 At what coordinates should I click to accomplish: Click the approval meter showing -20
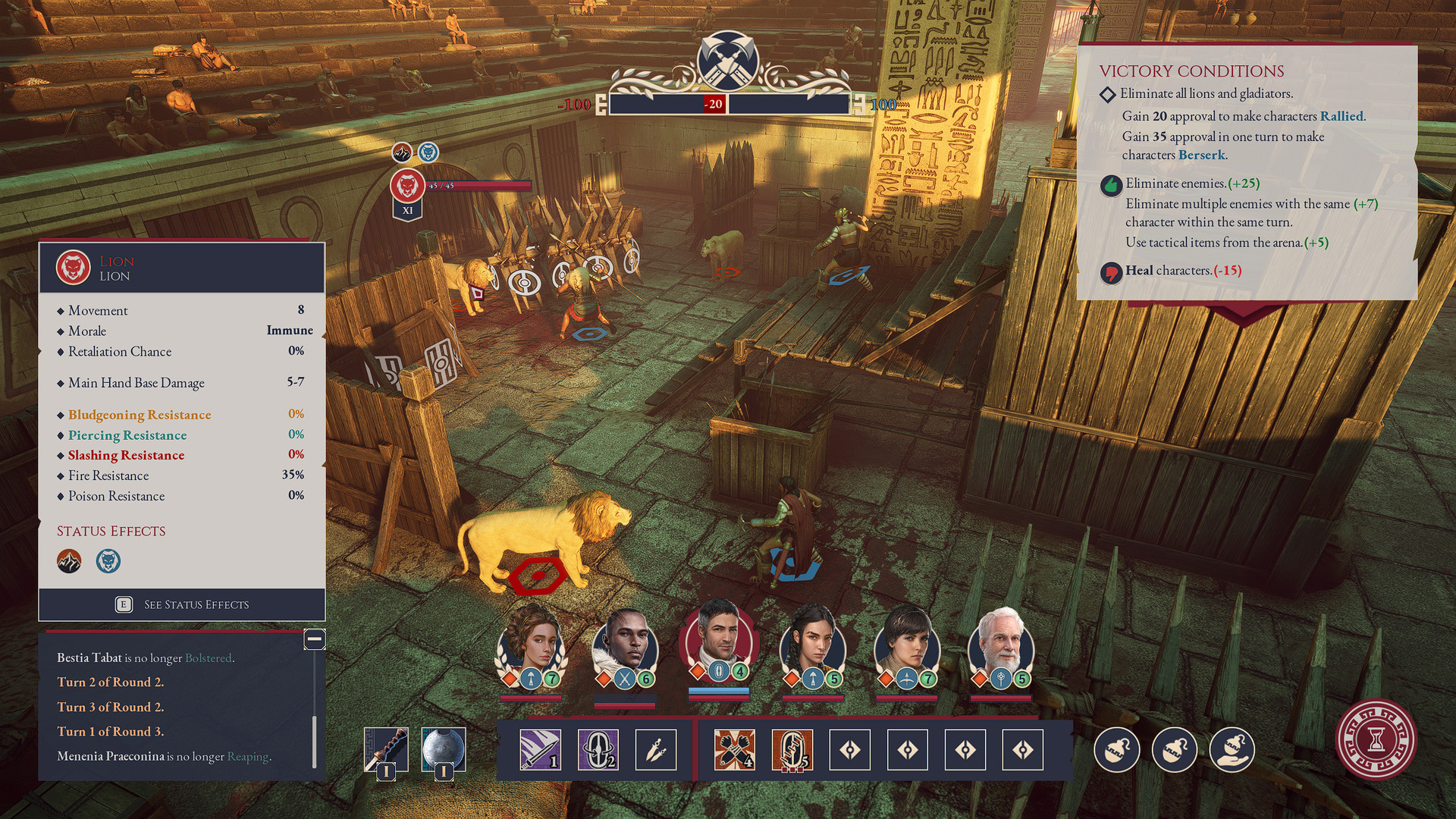714,105
